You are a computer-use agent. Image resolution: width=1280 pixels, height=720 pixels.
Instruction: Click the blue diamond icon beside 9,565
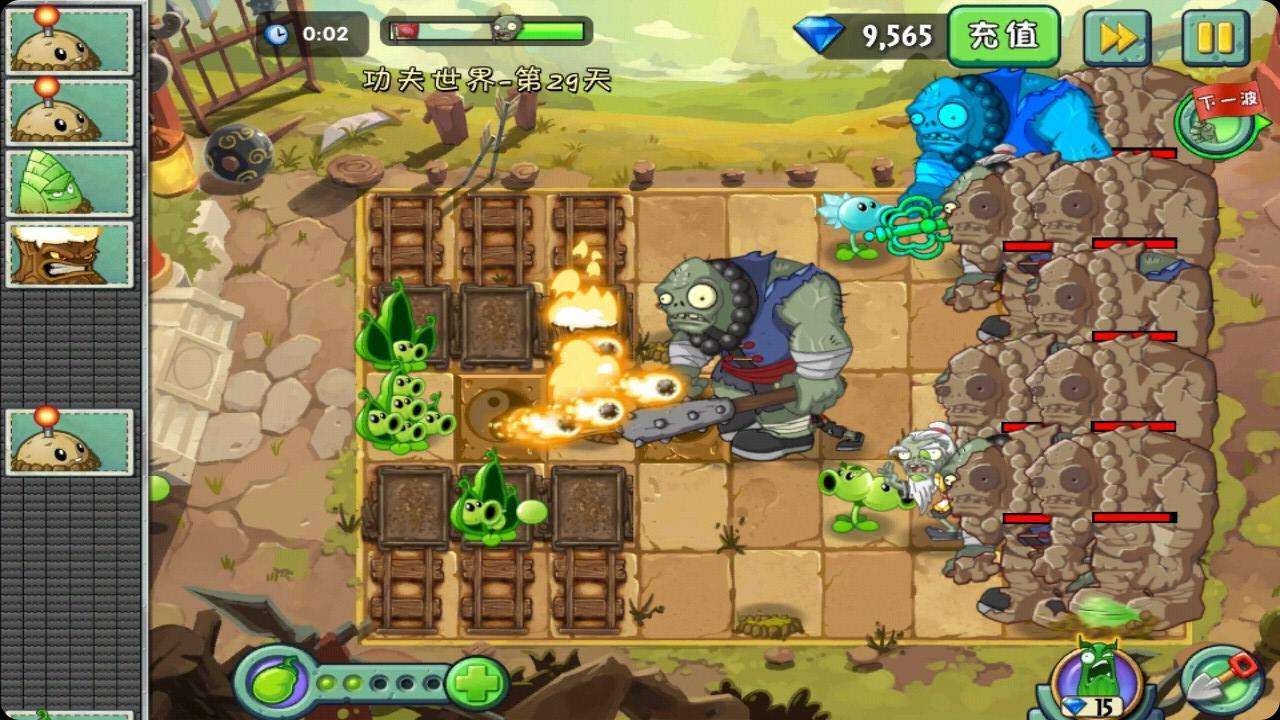(x=816, y=33)
